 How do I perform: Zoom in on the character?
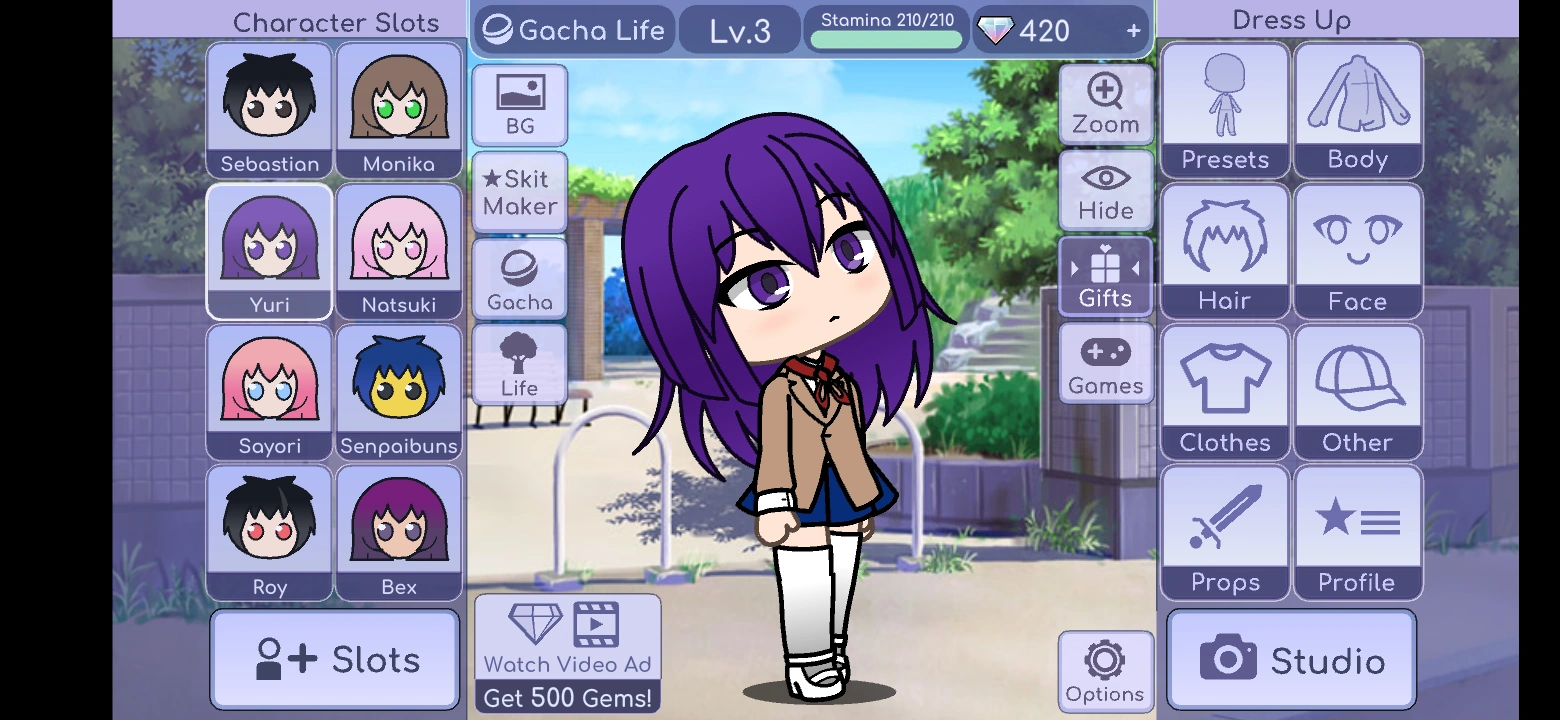(x=1105, y=103)
